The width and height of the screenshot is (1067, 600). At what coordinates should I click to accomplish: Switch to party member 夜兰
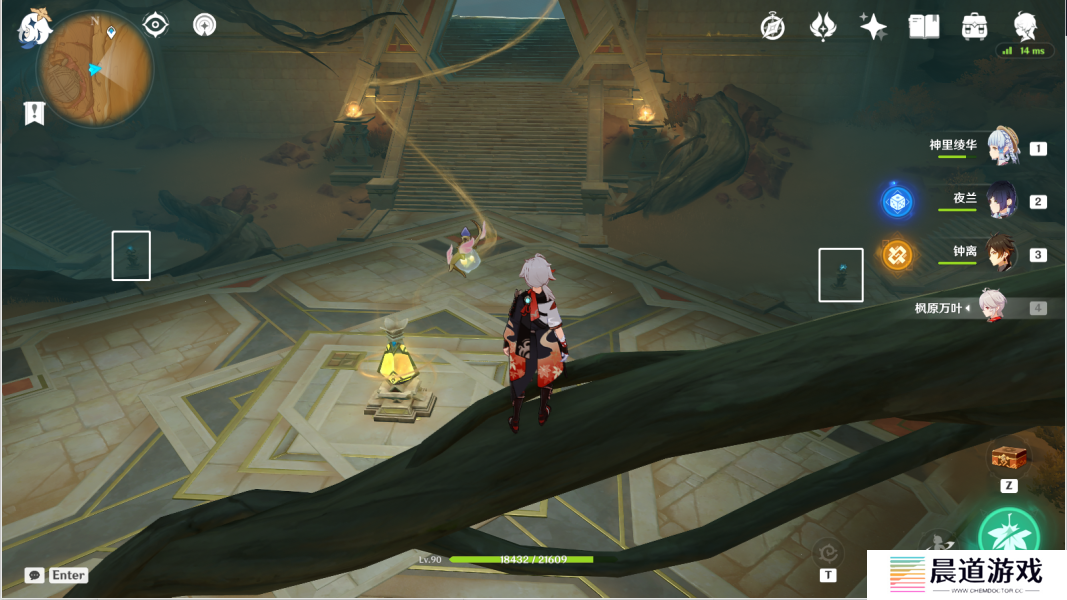tap(1001, 200)
